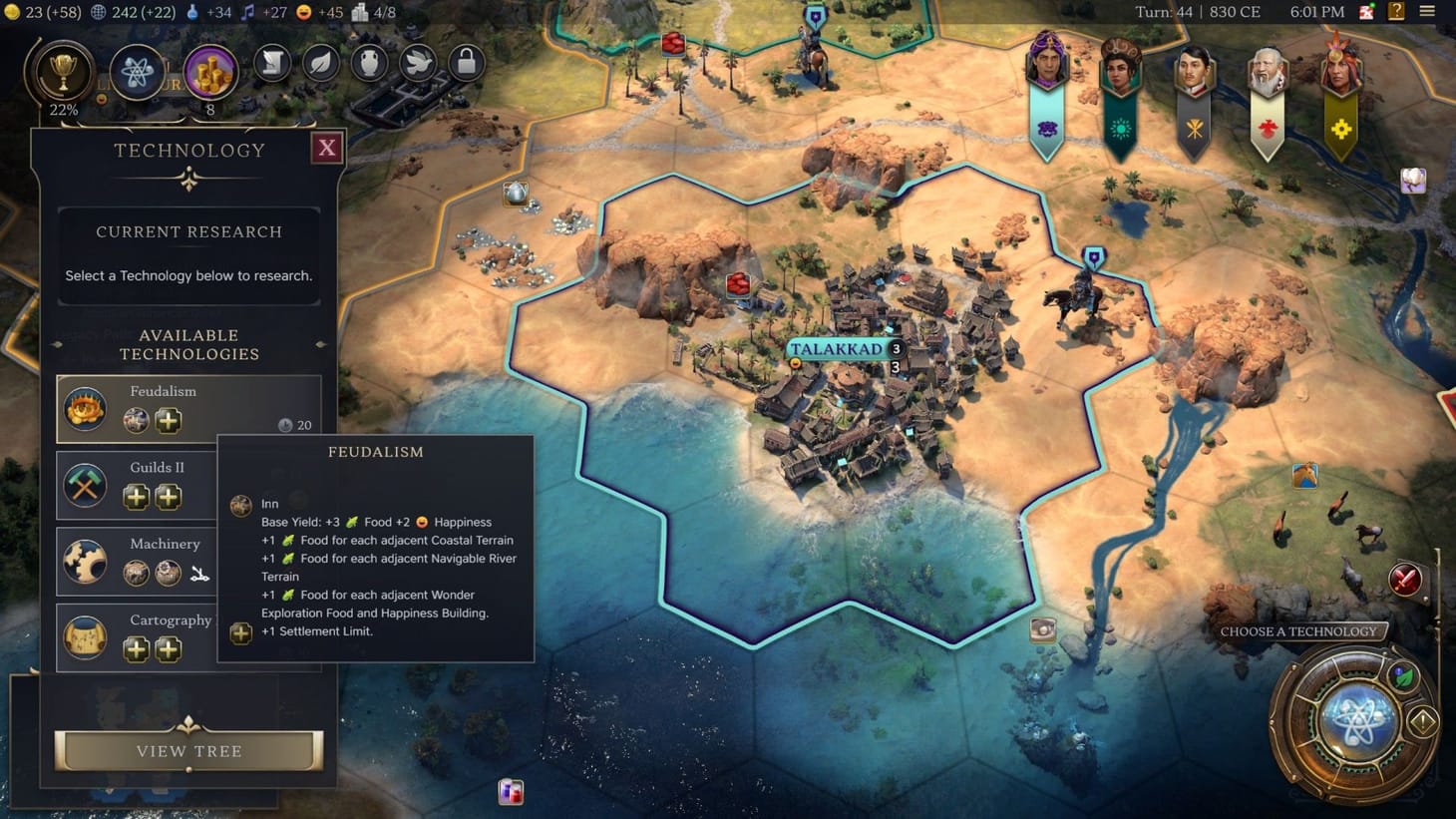This screenshot has height=819, width=1456.
Task: Open the amphora relics icon
Action: coord(368,62)
